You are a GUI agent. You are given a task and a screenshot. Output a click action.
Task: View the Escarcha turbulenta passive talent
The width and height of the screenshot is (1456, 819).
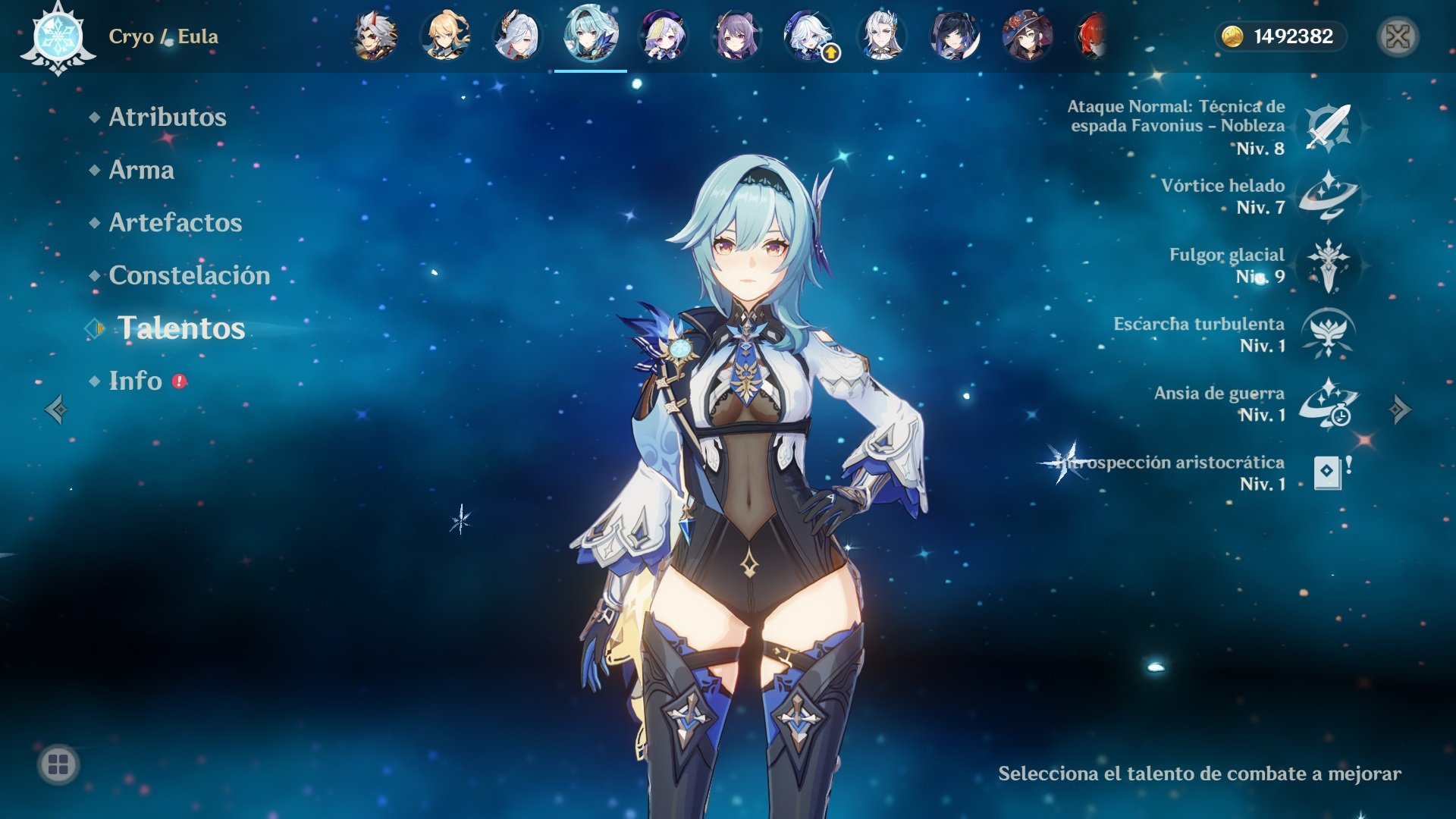(1328, 334)
